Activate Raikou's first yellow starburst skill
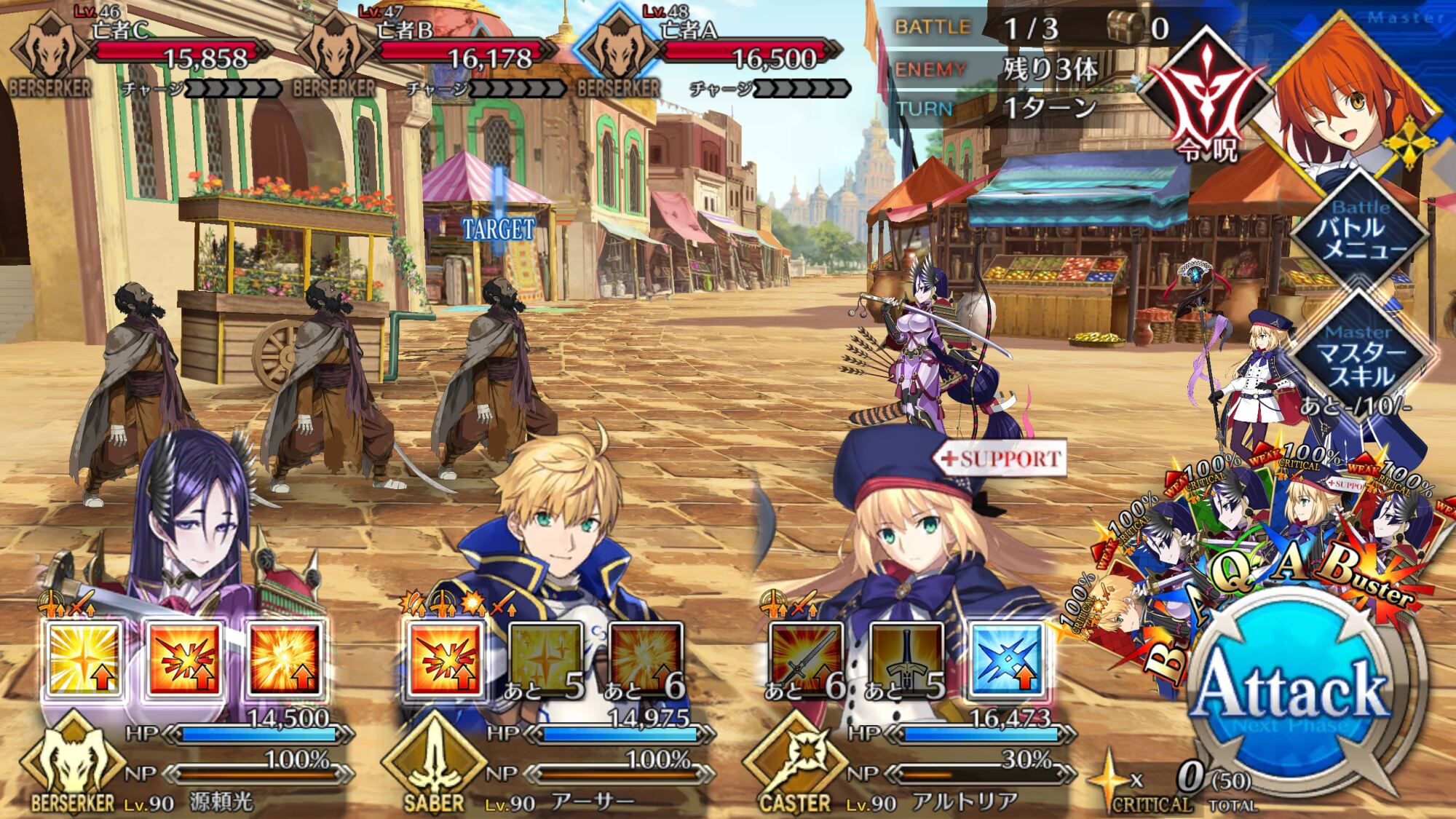Viewport: 1456px width, 819px height. click(x=84, y=660)
